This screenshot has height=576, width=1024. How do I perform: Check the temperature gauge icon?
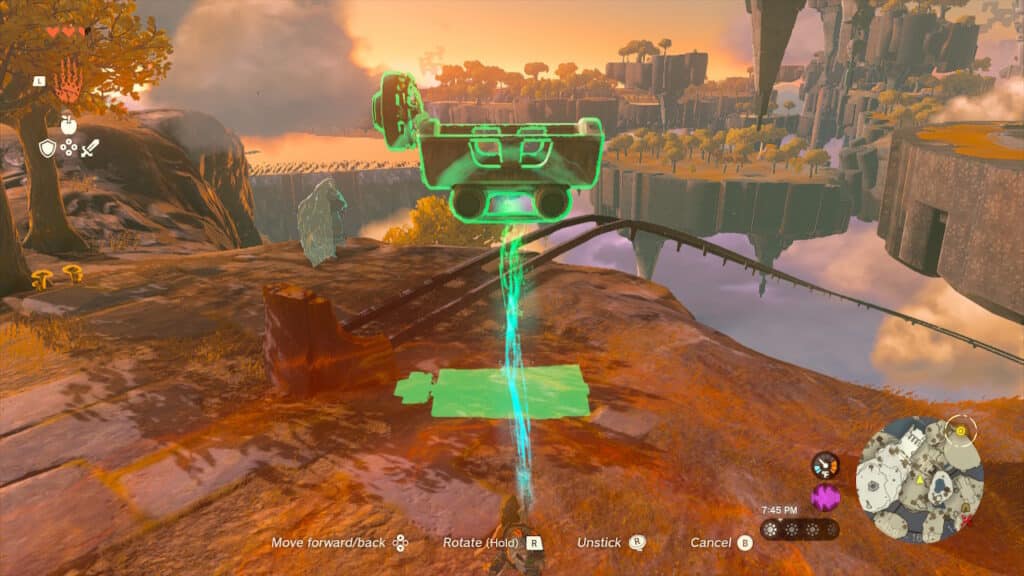click(825, 465)
